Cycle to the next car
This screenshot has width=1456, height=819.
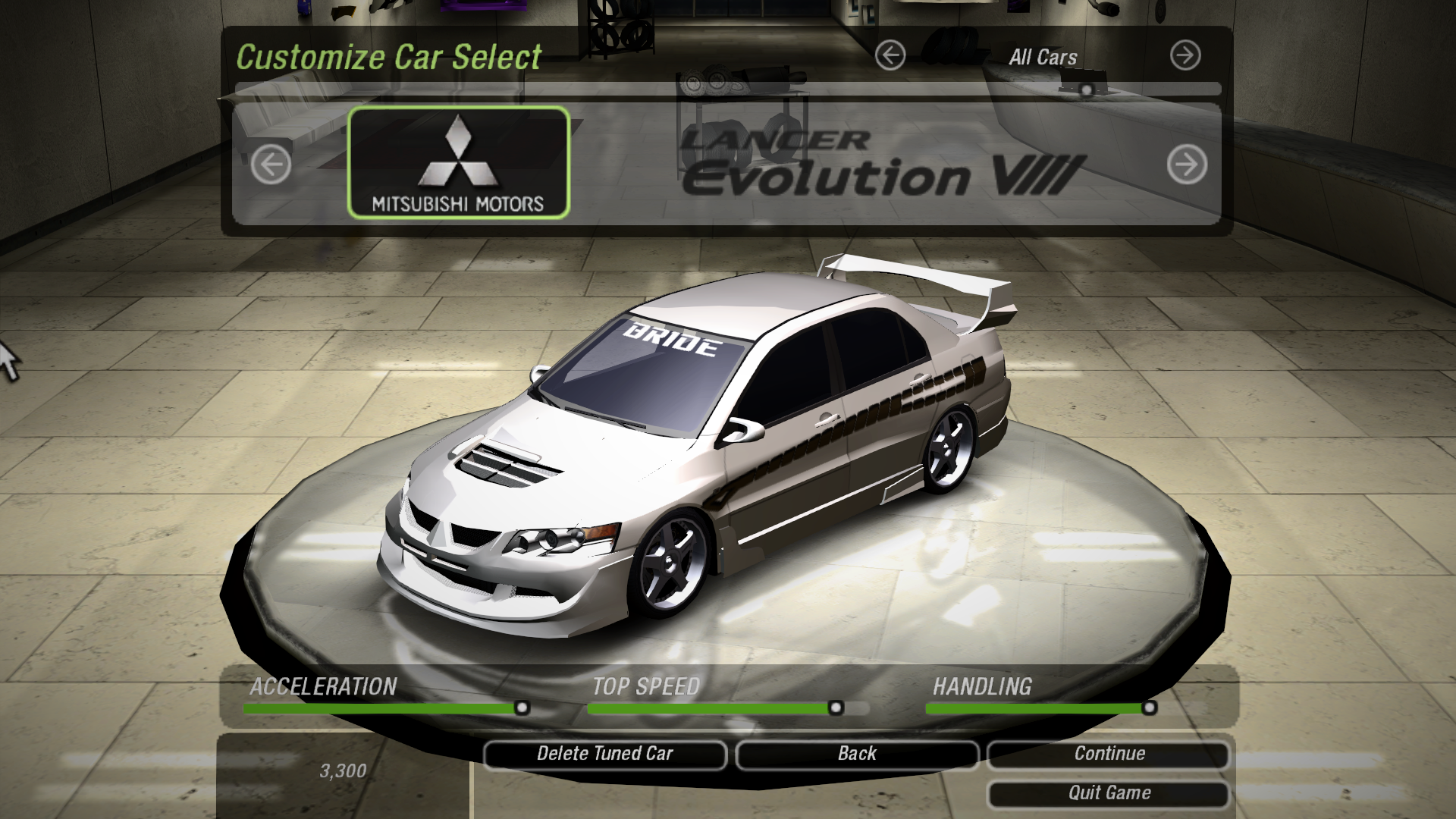[1187, 164]
